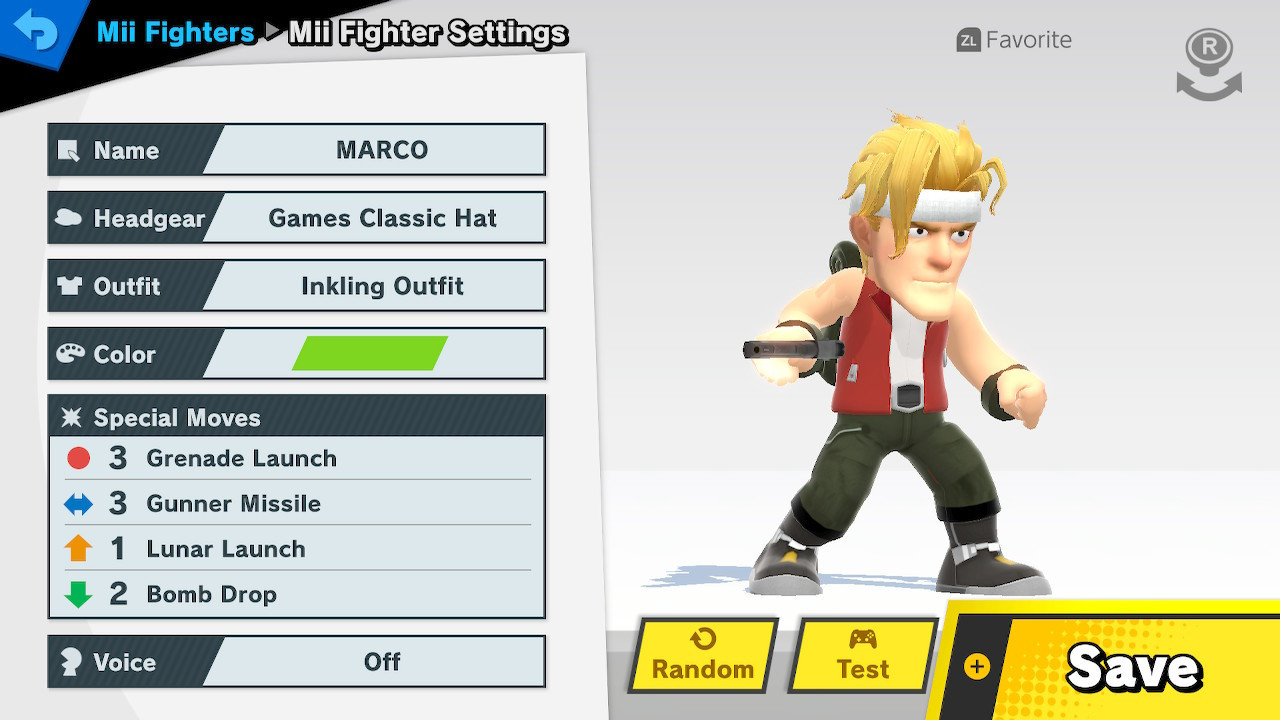
Task: Open the palette icon next to Color
Action: click(69, 353)
